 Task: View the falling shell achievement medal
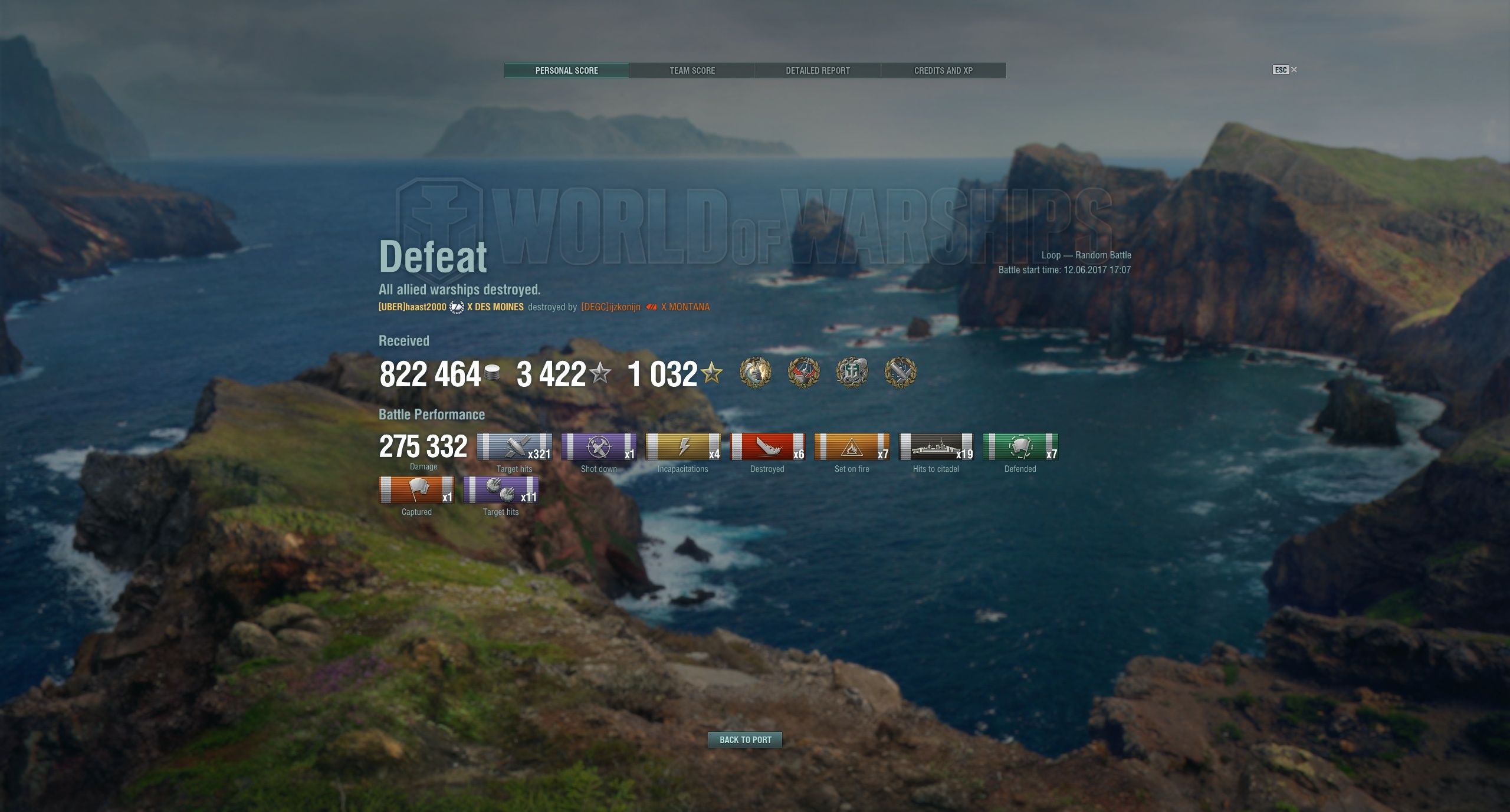coord(900,373)
